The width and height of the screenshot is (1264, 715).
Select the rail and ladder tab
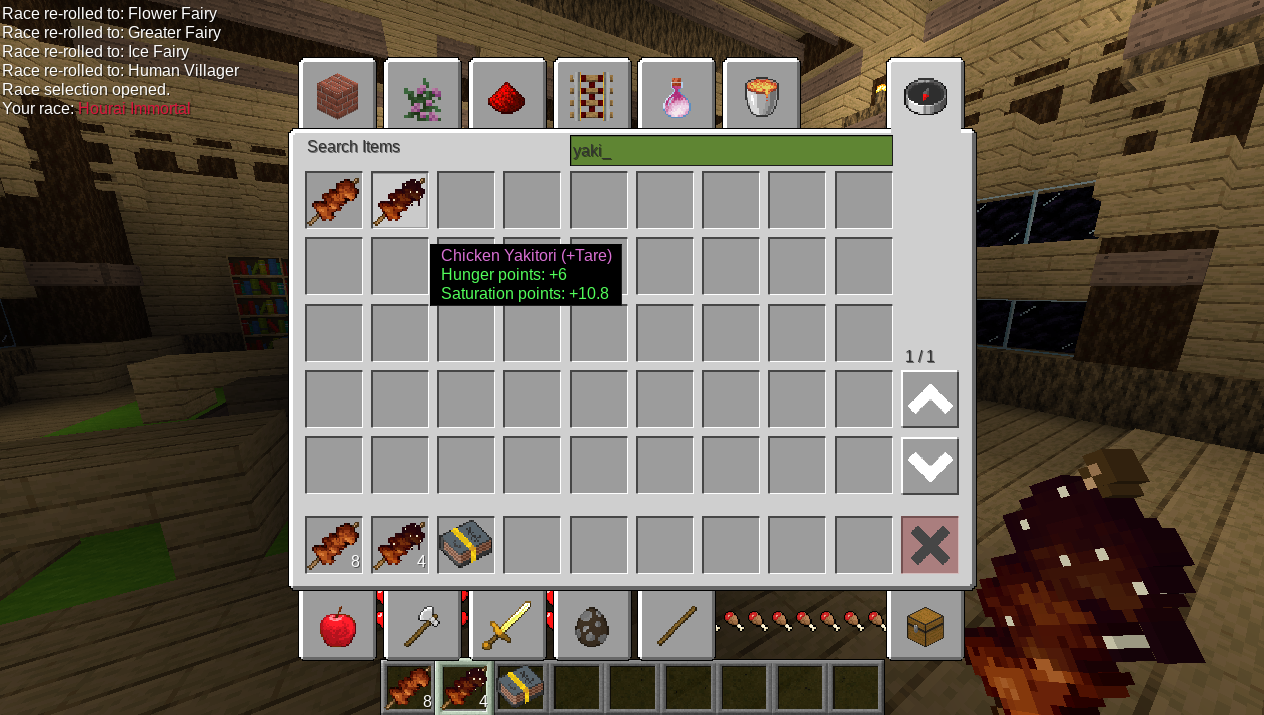pos(592,96)
